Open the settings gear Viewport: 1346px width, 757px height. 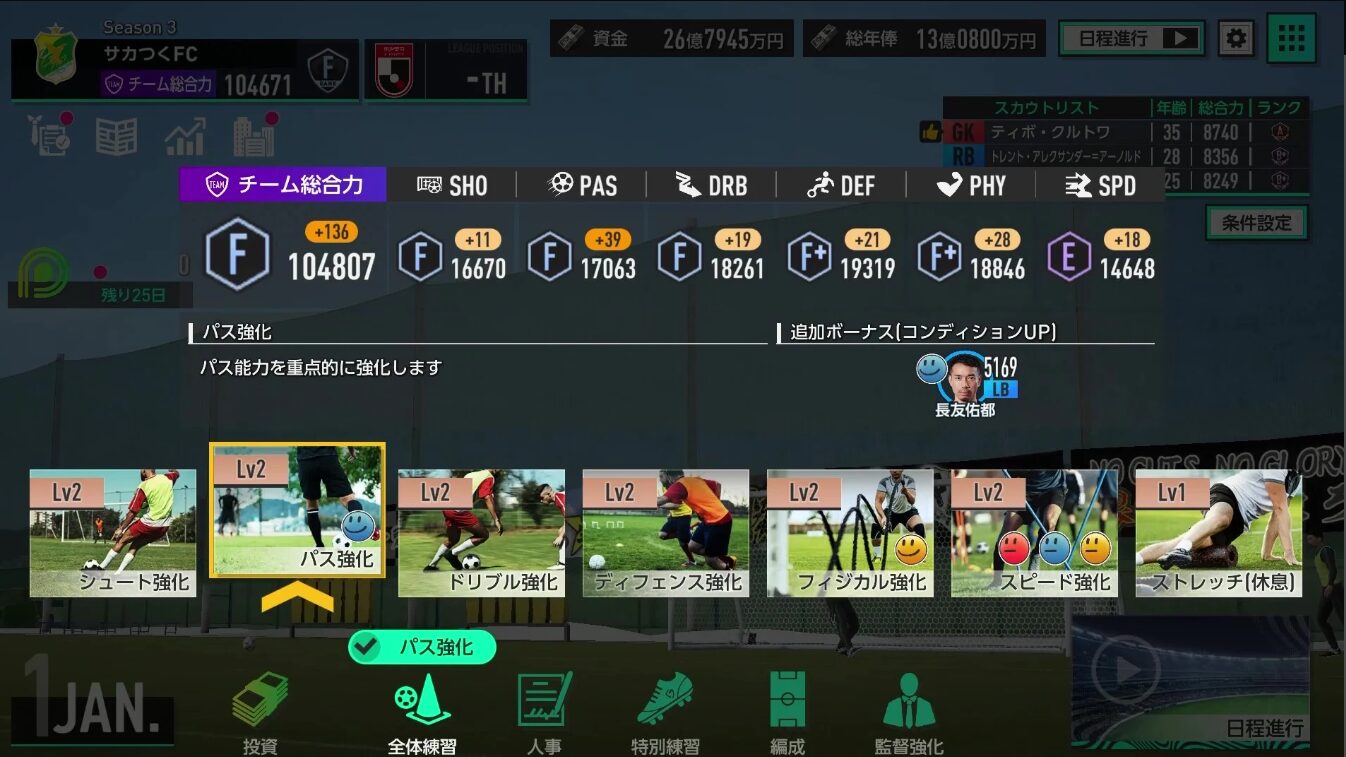coord(1235,37)
